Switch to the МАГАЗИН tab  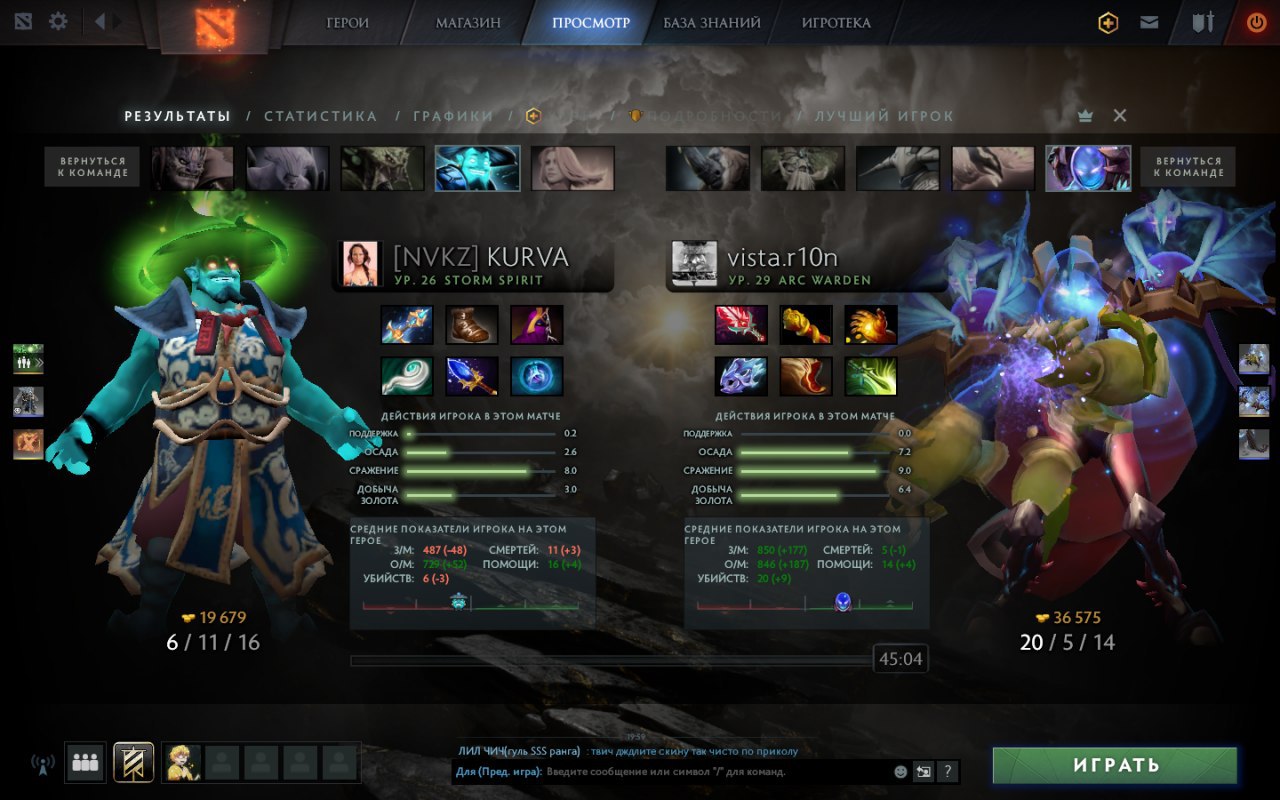coord(468,23)
